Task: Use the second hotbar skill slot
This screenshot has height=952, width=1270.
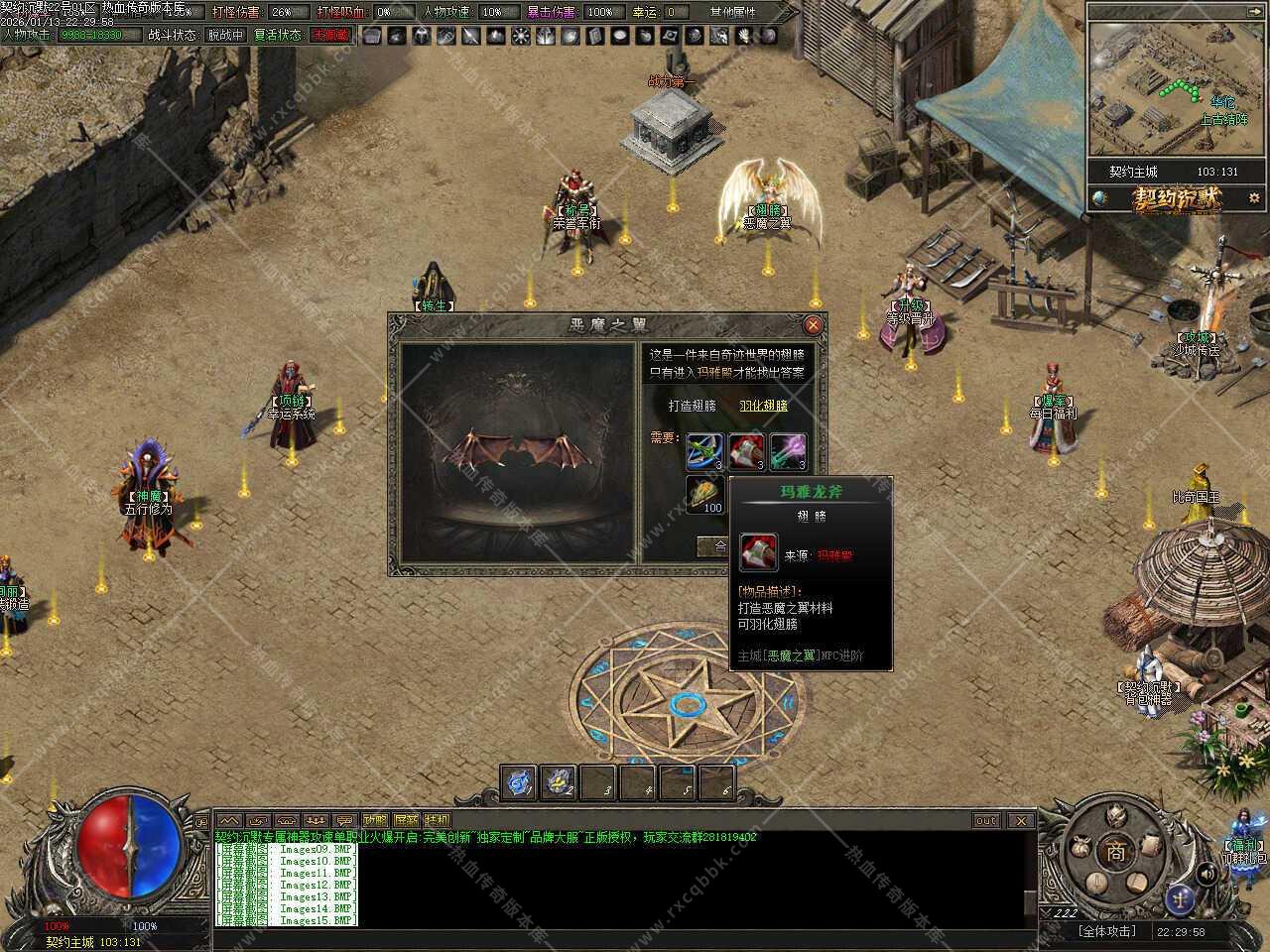Action: pos(558,782)
